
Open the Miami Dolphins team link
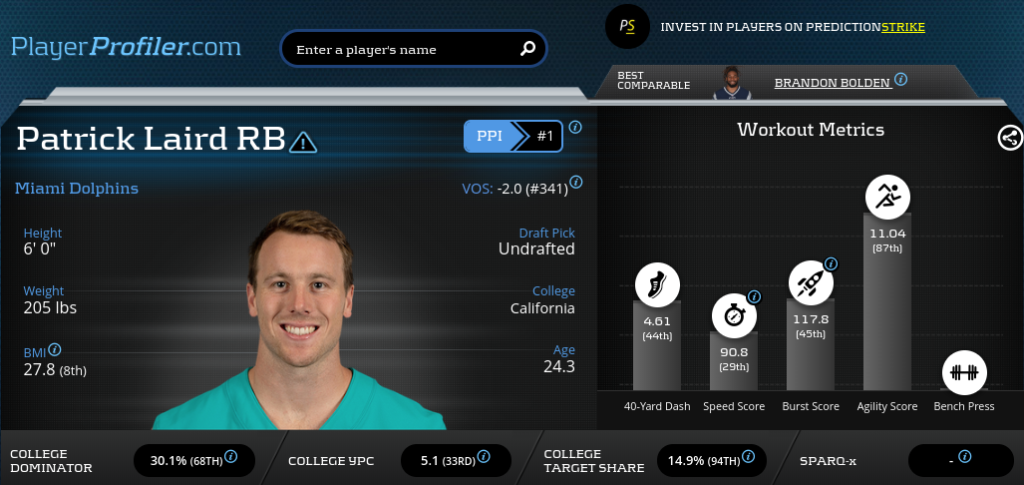tap(77, 188)
